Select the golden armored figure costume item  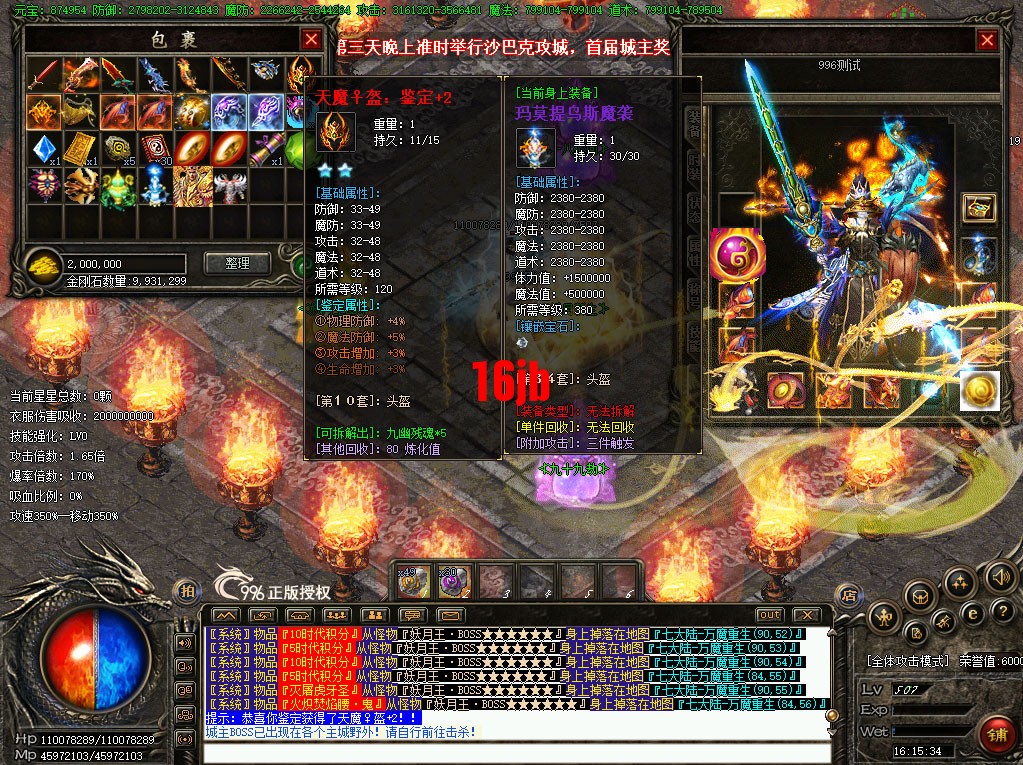pyautogui.click(x=195, y=185)
